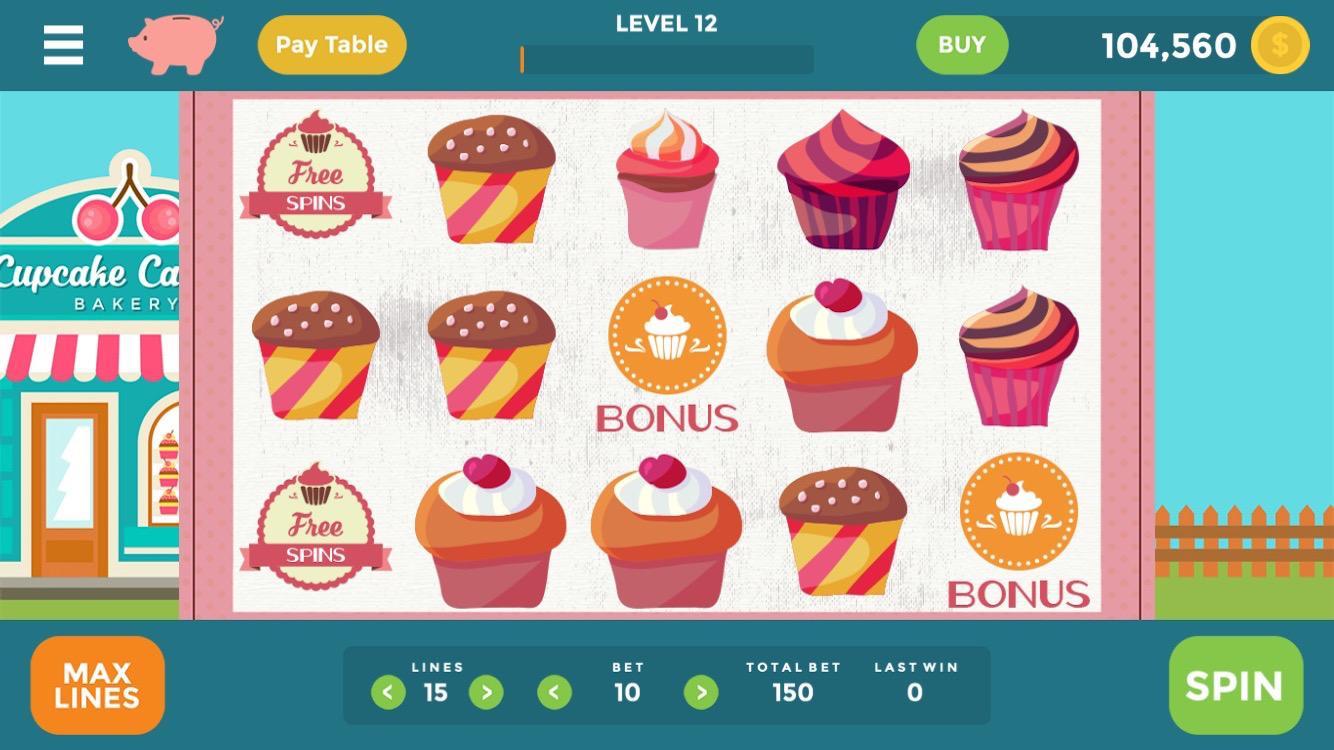
Task: Click the striped chocolate muffin on the top reel
Action: 488,180
